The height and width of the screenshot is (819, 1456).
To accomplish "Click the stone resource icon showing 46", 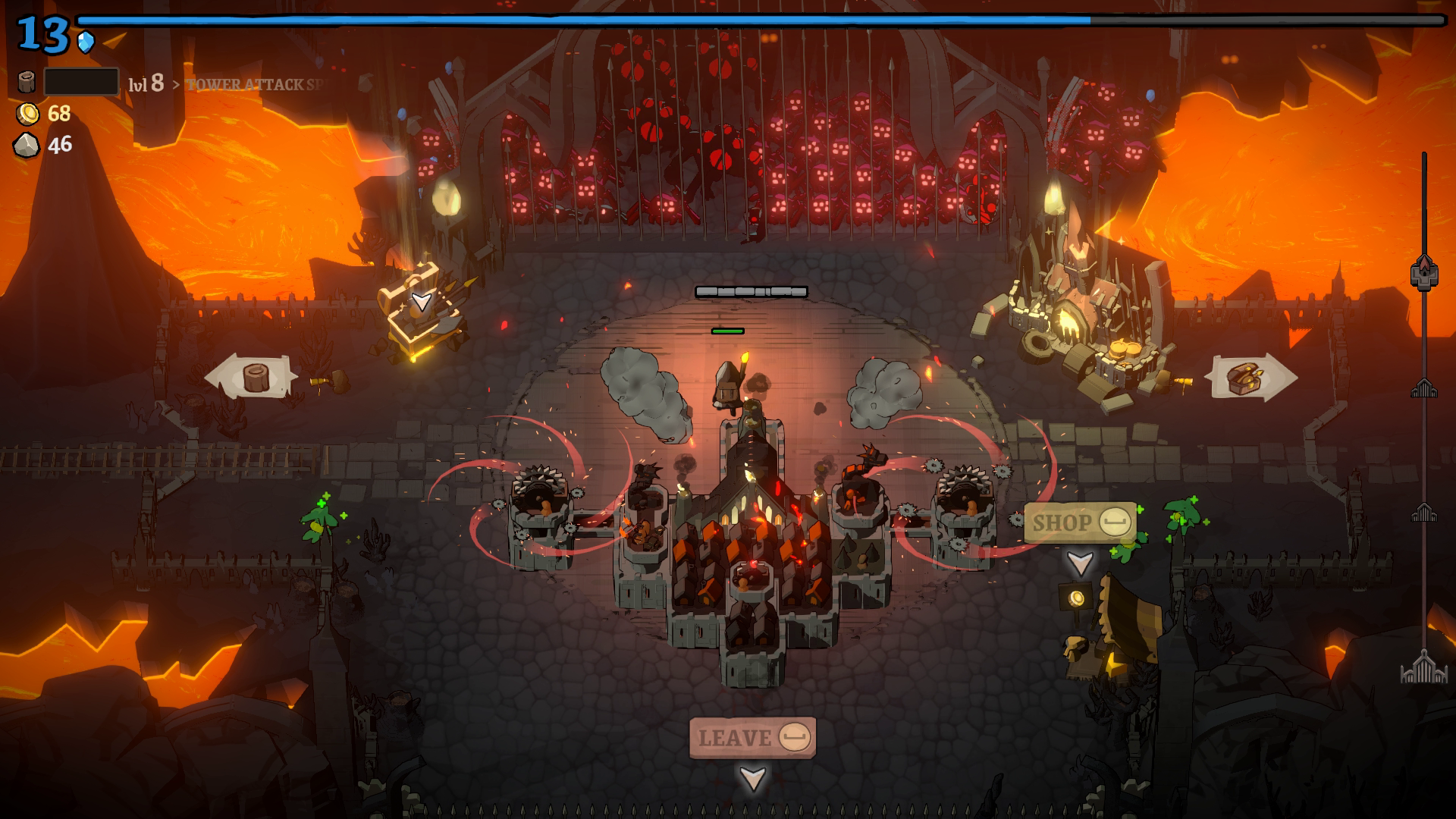I will 27,143.
